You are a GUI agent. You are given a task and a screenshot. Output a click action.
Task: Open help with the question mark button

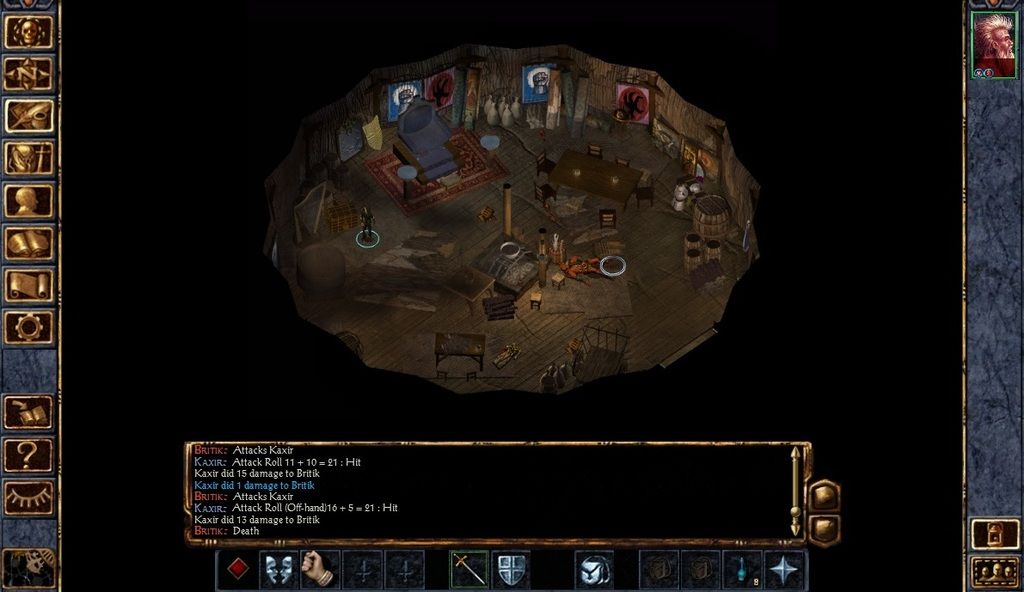point(29,455)
